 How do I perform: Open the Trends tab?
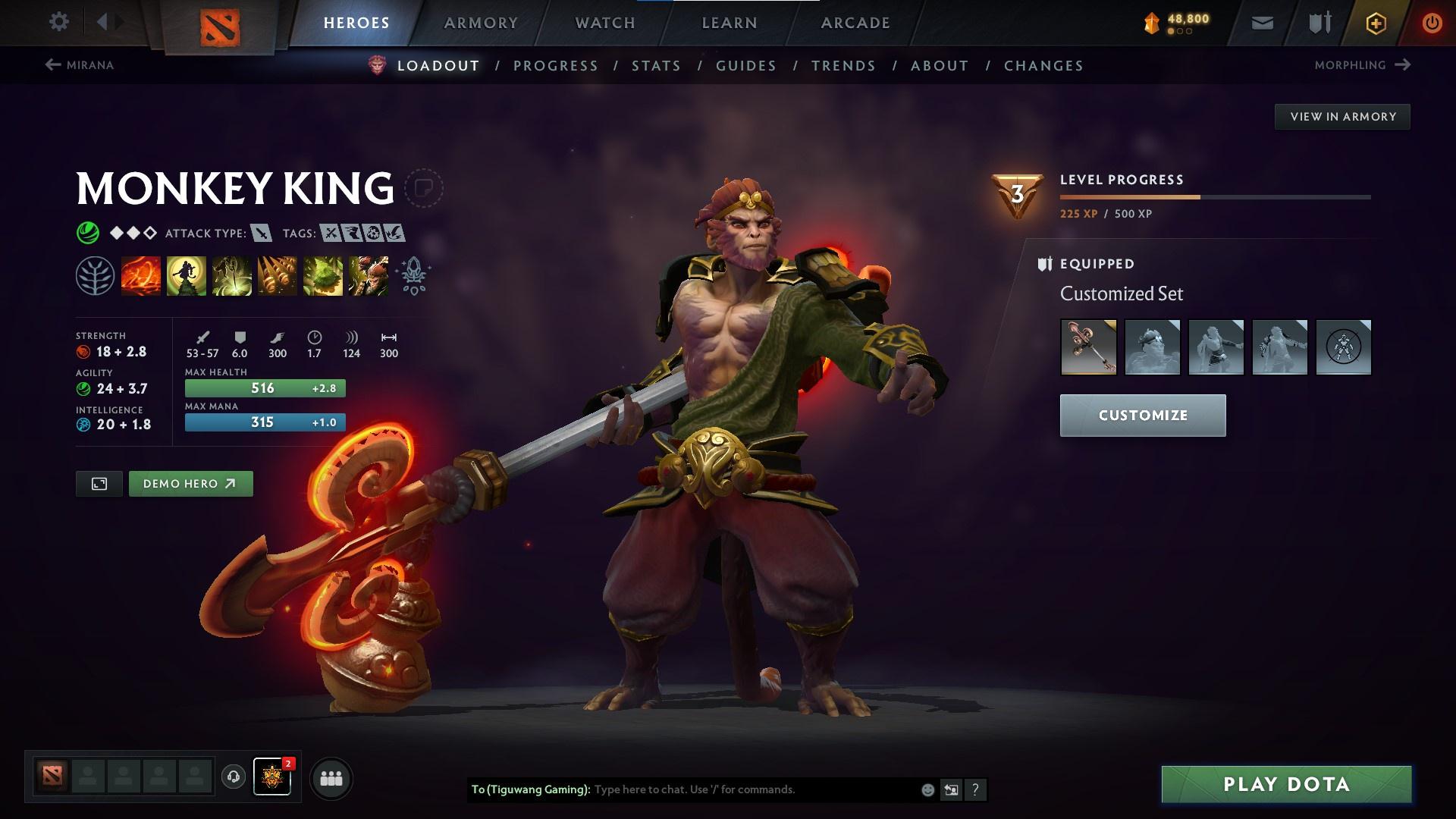coord(843,66)
